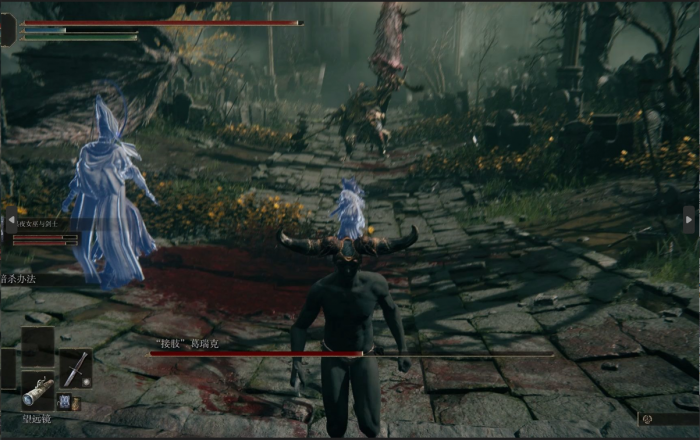Click the left arrow overlay button
The width and height of the screenshot is (700, 440).
(11, 221)
